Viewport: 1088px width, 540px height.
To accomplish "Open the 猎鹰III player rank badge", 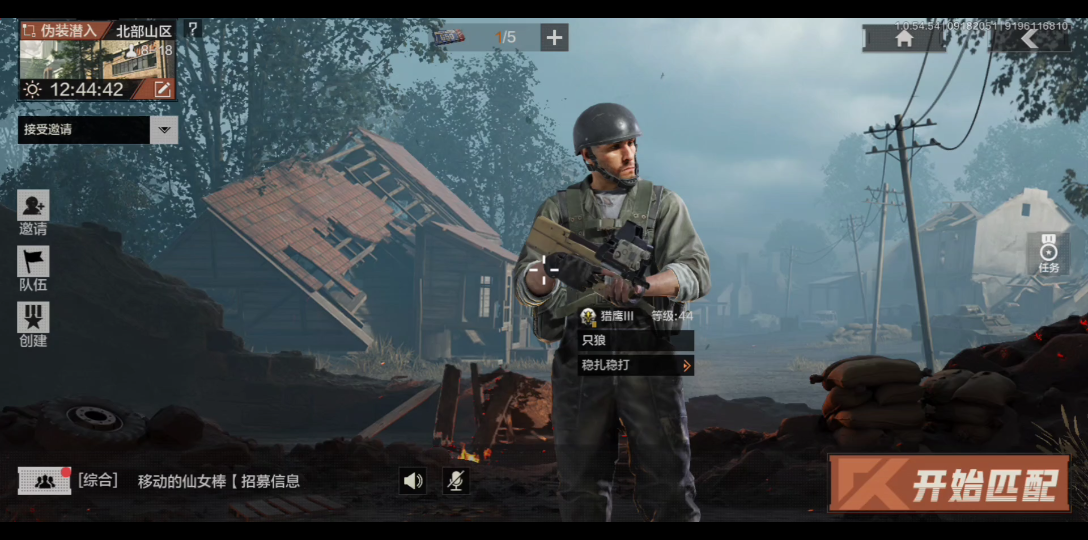I will (x=588, y=316).
